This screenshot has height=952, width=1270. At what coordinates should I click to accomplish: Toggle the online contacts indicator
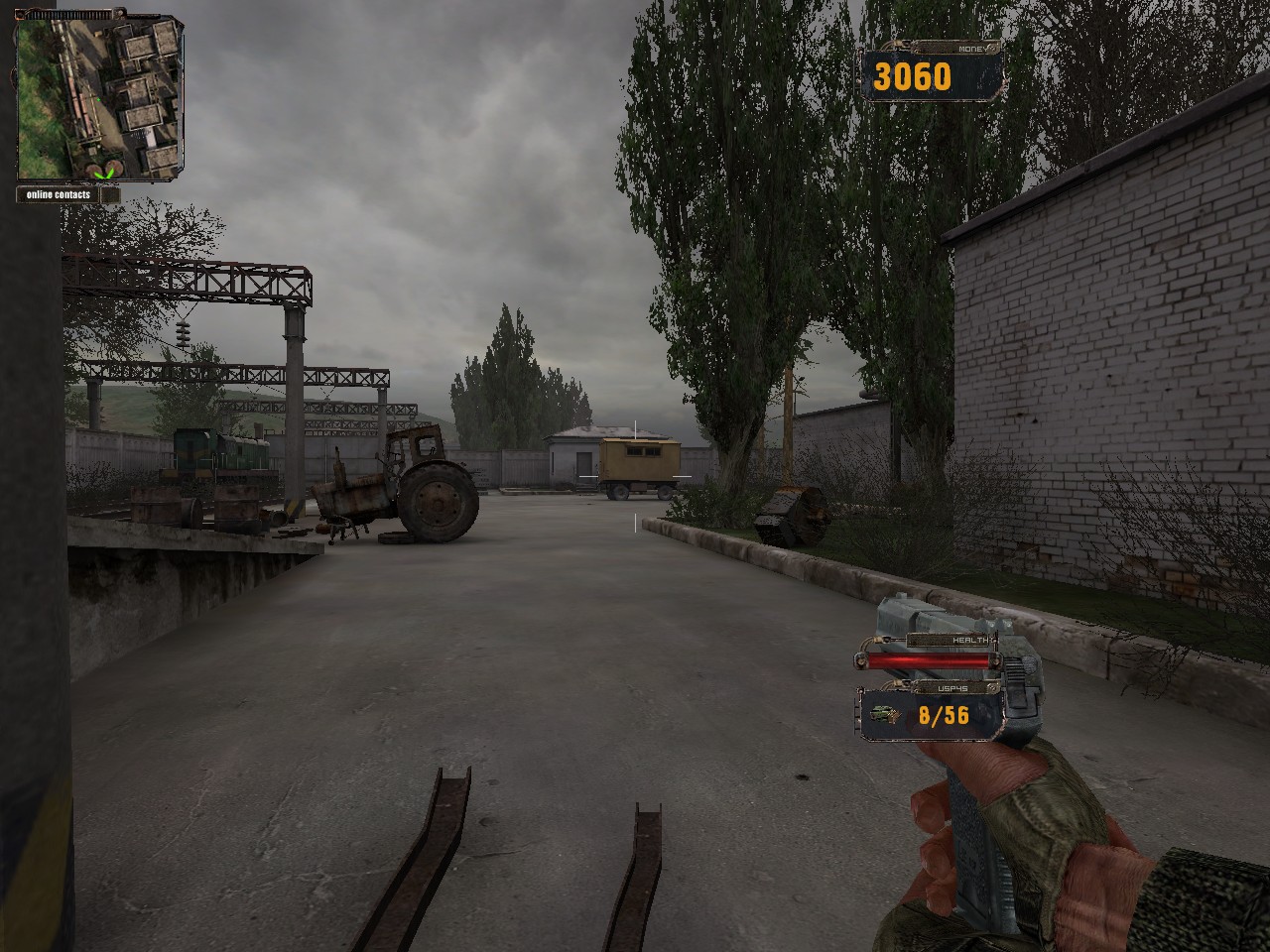[x=59, y=195]
